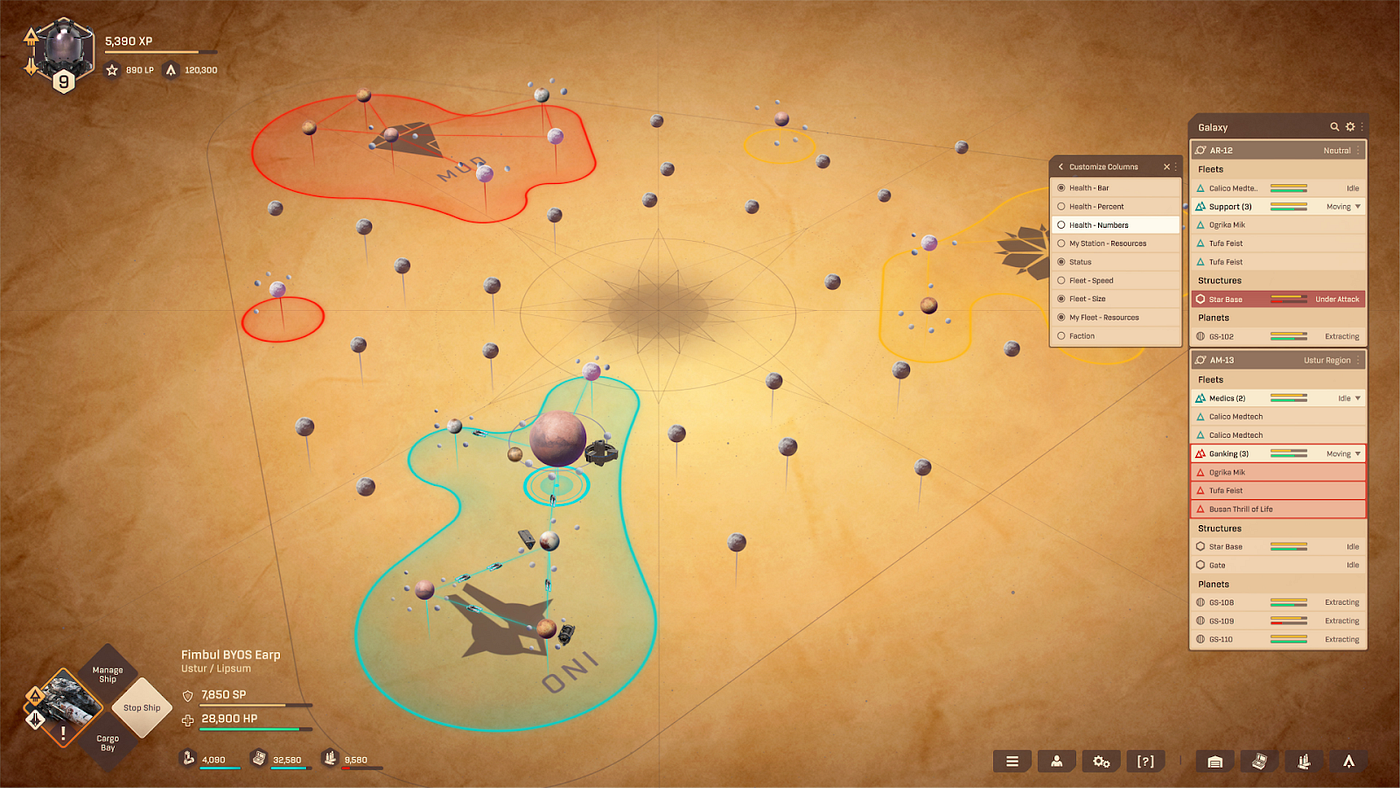Click the game settings gears icon bottom toolbar

1101,761
